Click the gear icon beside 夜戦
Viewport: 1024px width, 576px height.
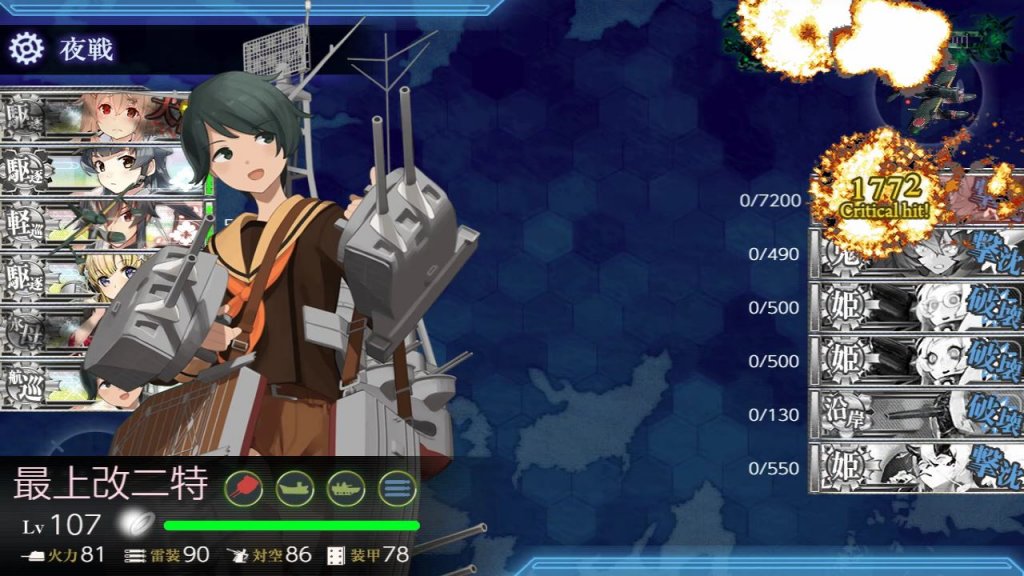coord(27,47)
